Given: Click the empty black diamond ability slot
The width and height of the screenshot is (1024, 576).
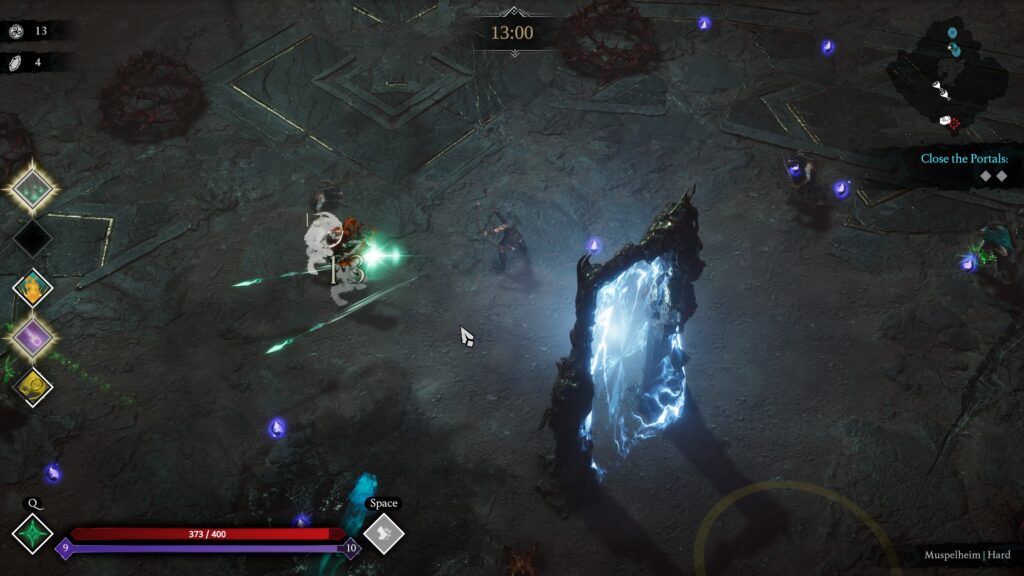Looking at the screenshot, I should coord(33,238).
